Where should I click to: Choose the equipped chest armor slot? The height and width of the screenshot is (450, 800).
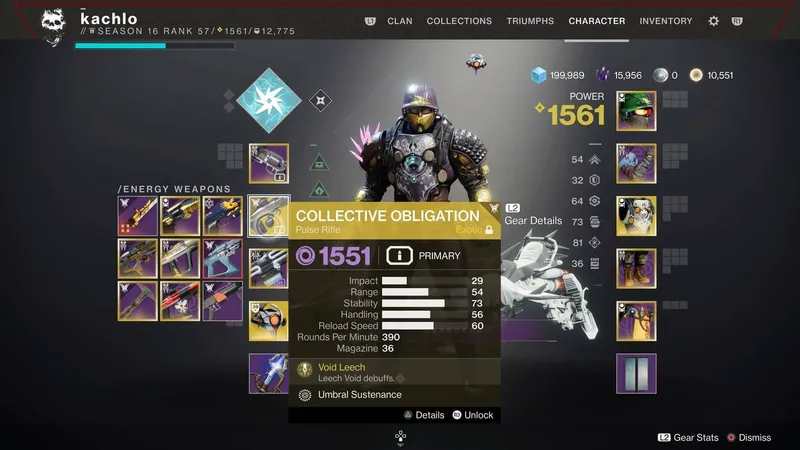coord(636,215)
